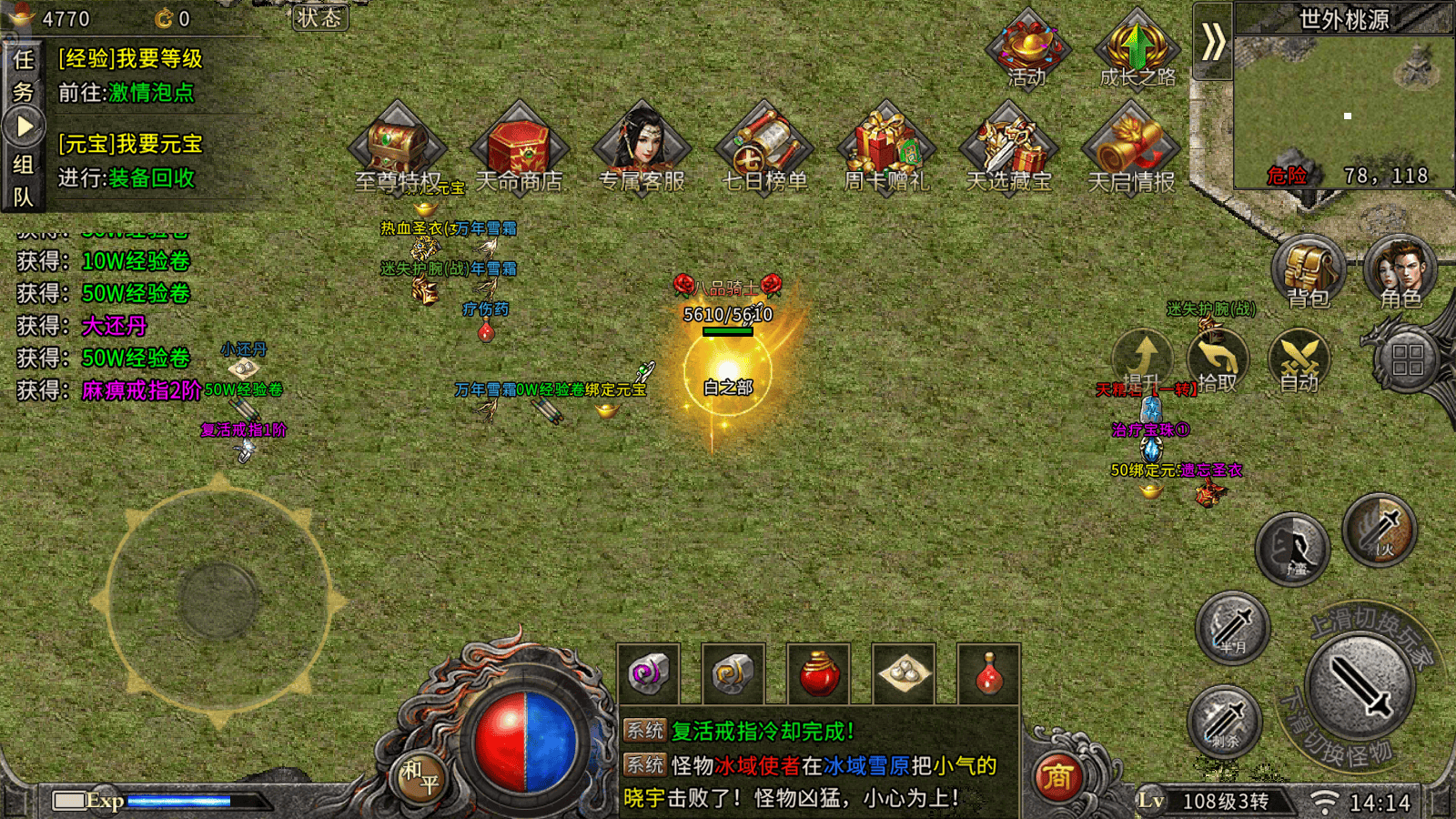Tap the 拾取 pickup button
The width and height of the screenshot is (1456, 819).
click(1218, 361)
